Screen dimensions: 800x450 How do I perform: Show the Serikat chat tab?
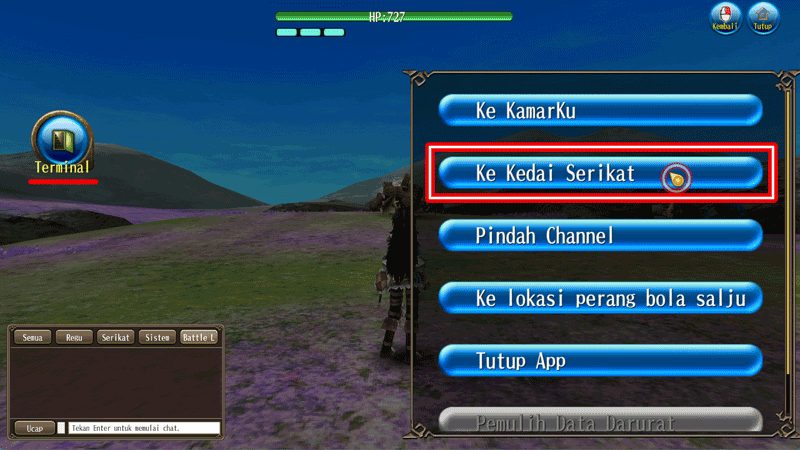pos(116,338)
